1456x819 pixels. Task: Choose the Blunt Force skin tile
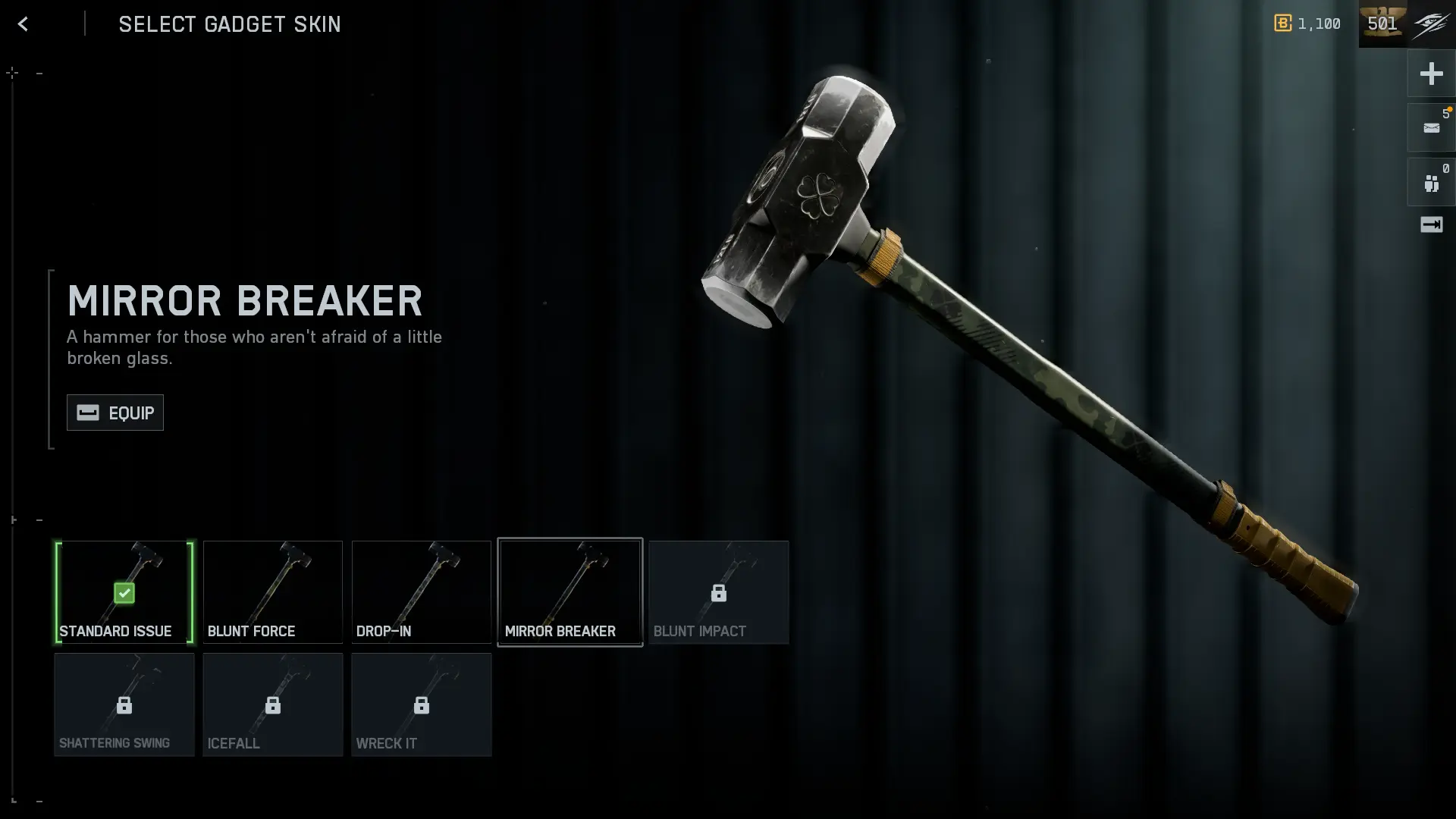(x=273, y=592)
